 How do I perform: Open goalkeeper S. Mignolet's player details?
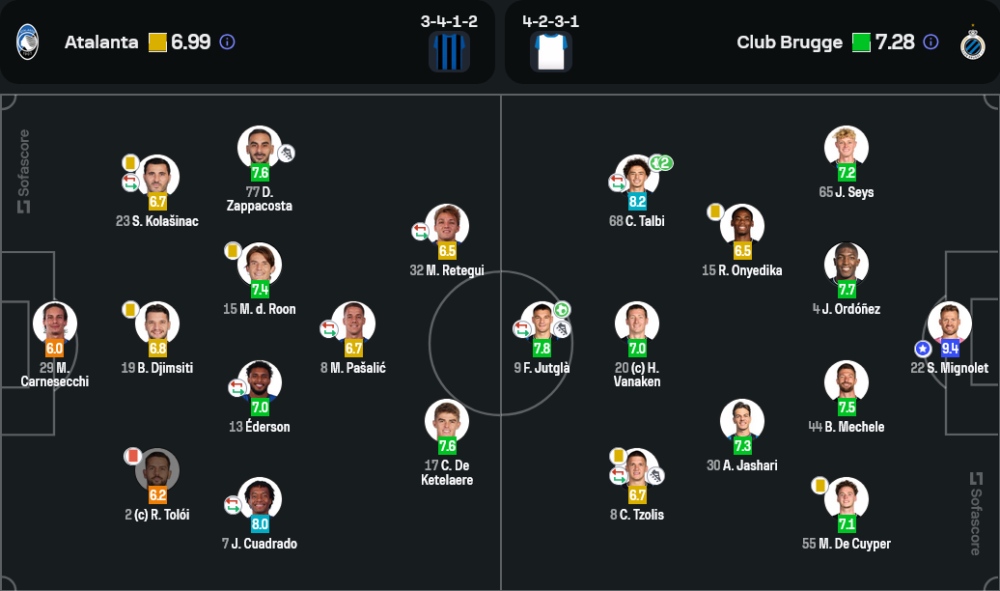coord(949,323)
